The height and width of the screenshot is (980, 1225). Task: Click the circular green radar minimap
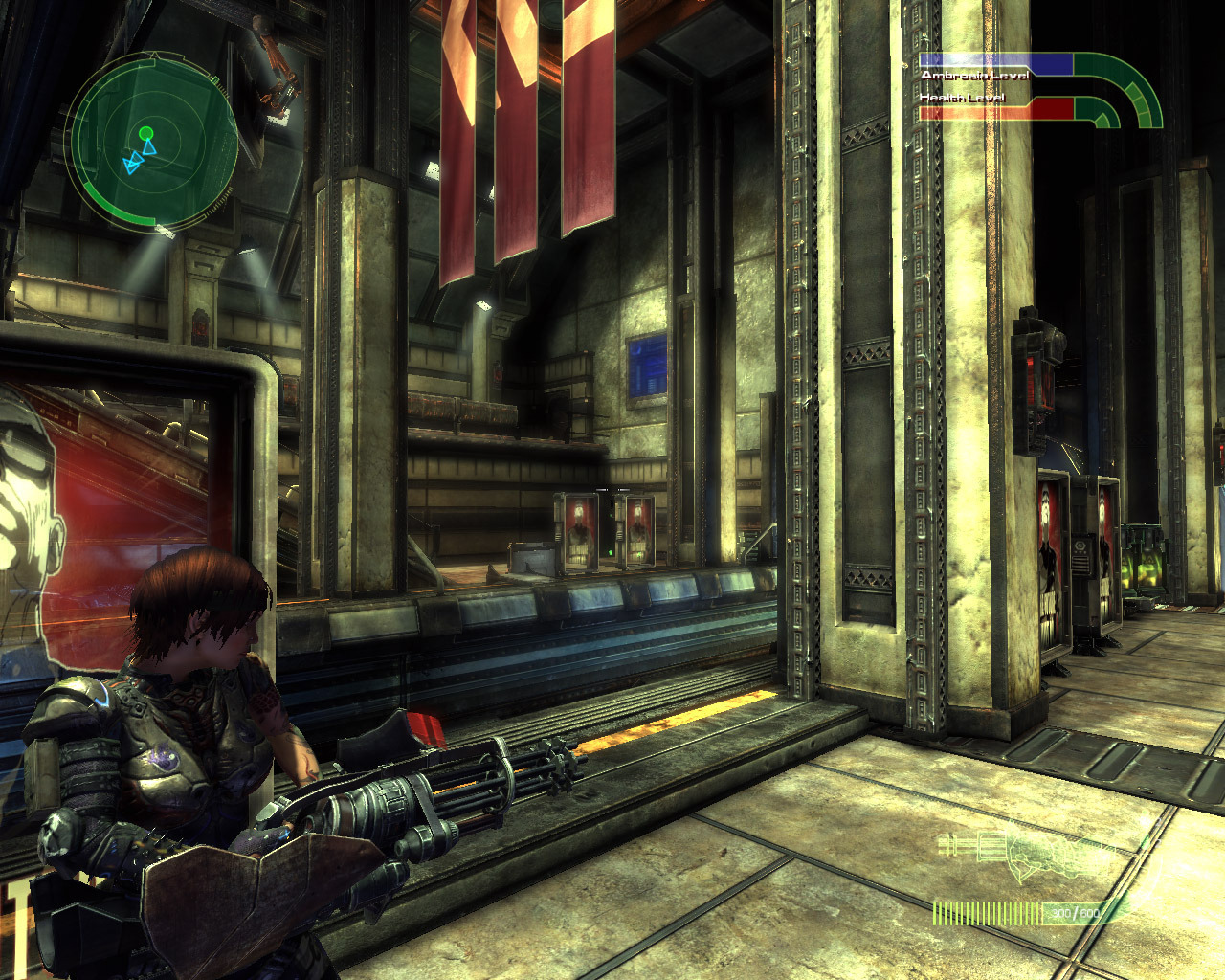point(153,142)
